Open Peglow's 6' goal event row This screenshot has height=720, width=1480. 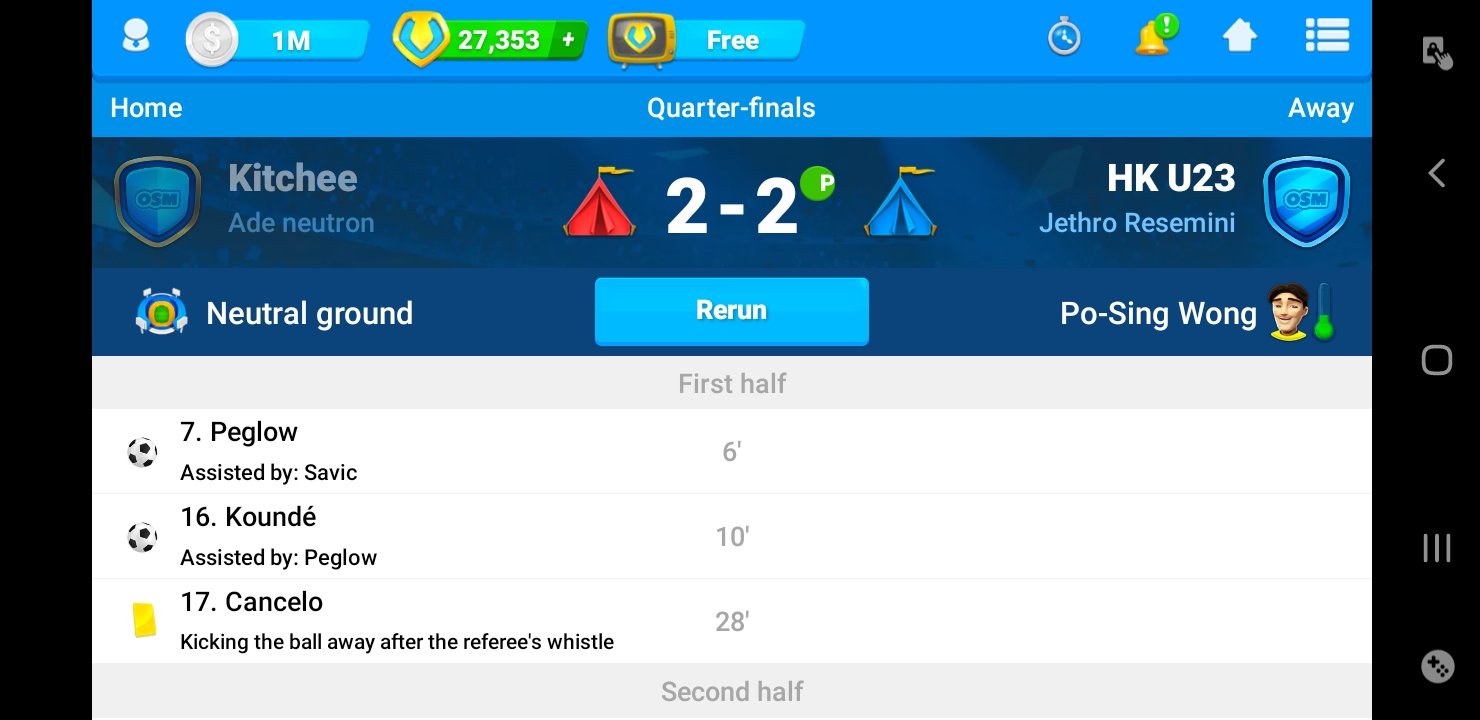[x=731, y=452]
